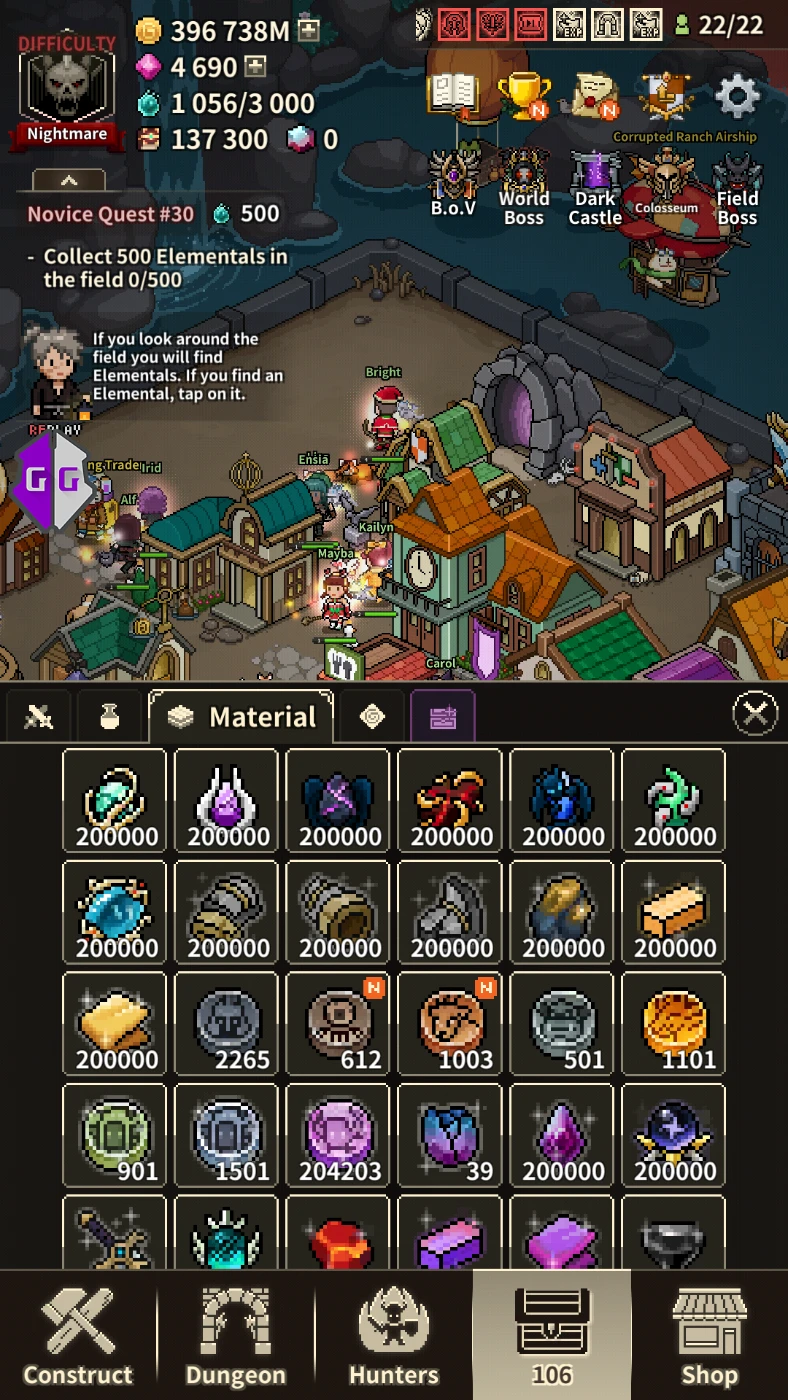Open the Hunters menu
Viewport: 788px width, 1400px height.
coord(393,1335)
